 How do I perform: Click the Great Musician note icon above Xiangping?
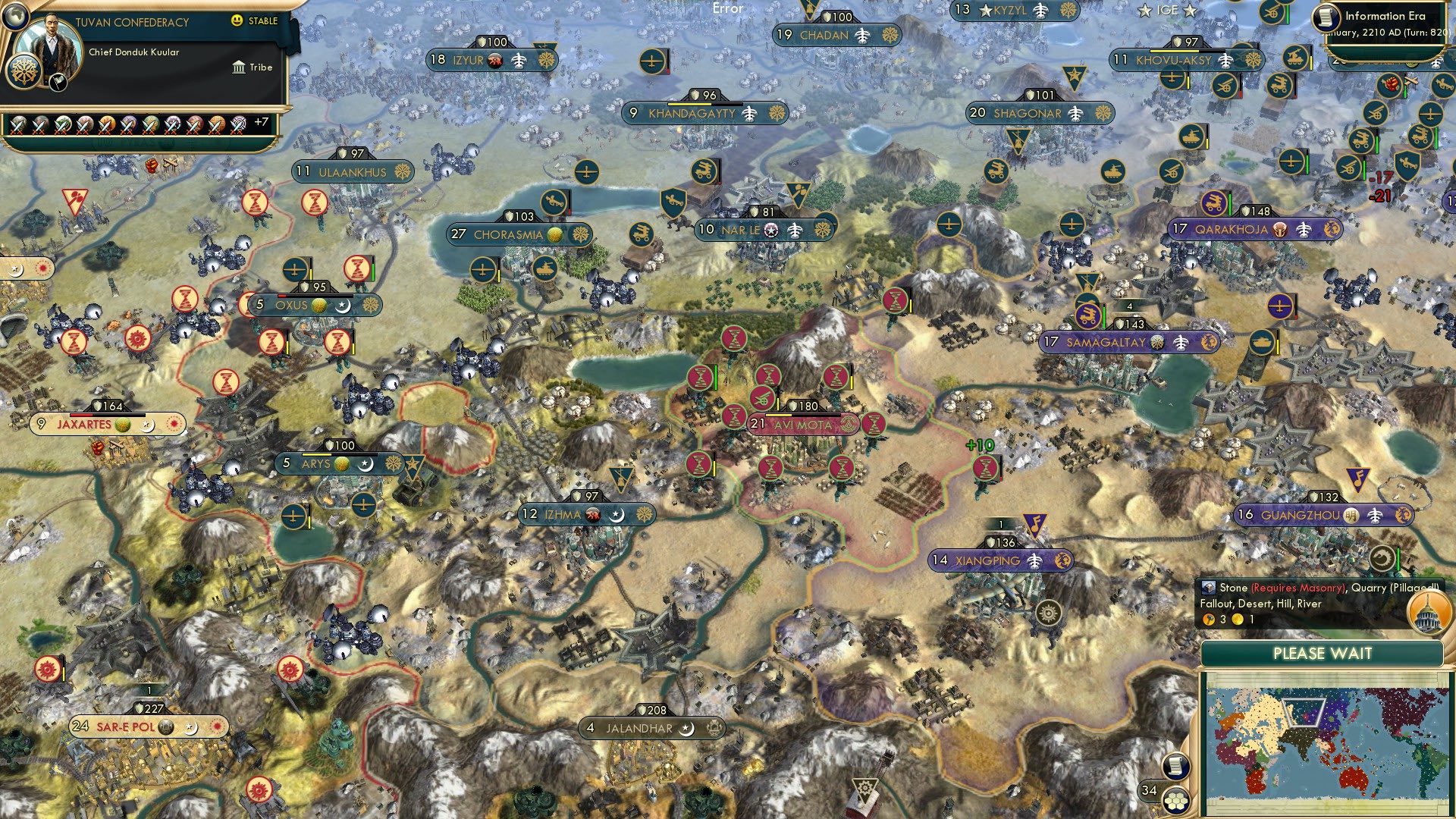pyautogui.click(x=1036, y=523)
